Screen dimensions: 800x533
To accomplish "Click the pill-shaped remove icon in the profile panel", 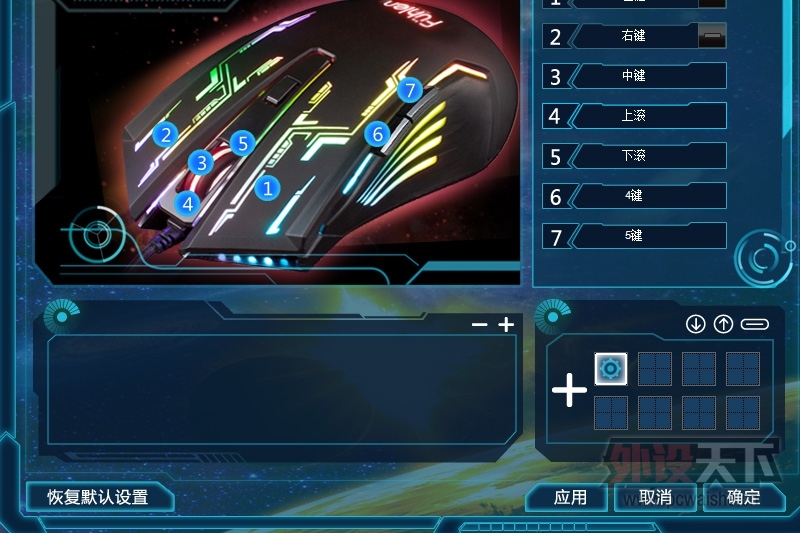I will tap(754, 324).
